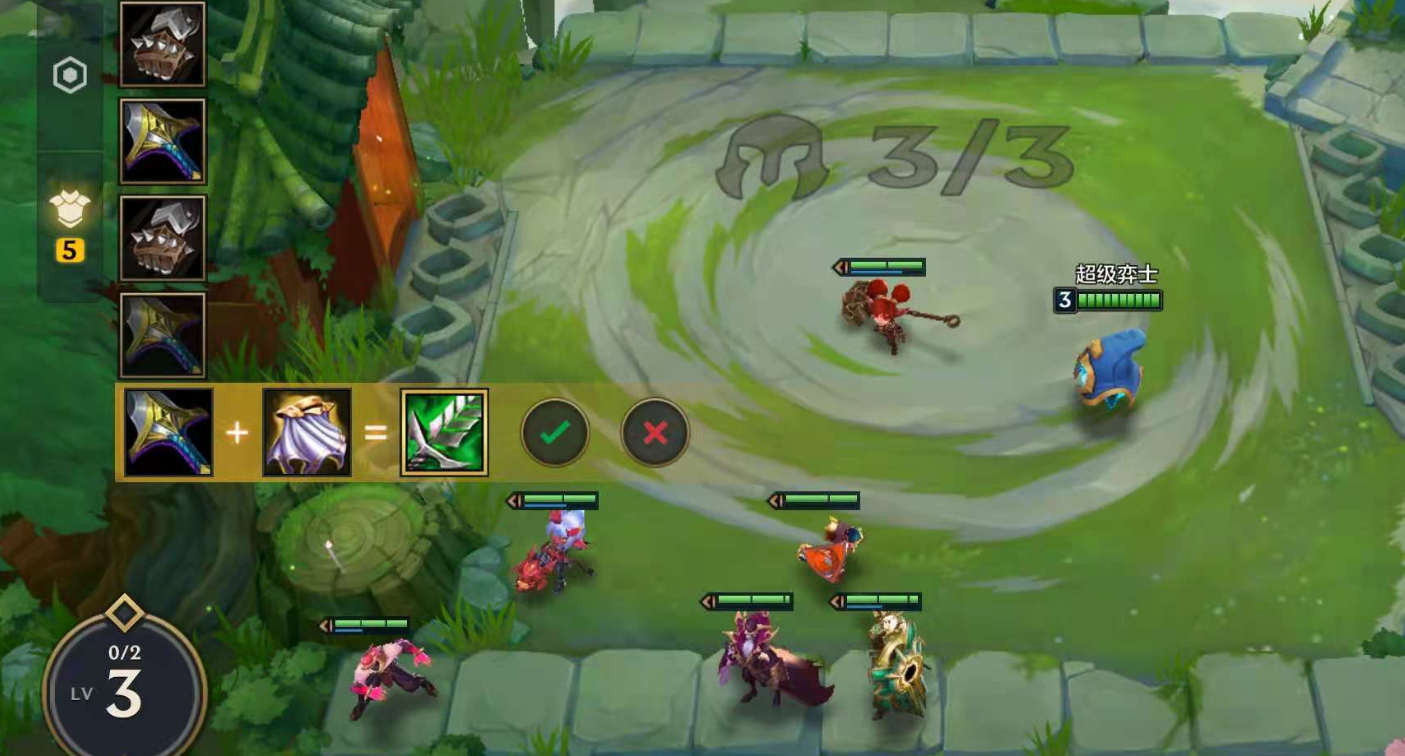Confirm the item combination with the green checkmark
This screenshot has height=756, width=1405.
(555, 432)
